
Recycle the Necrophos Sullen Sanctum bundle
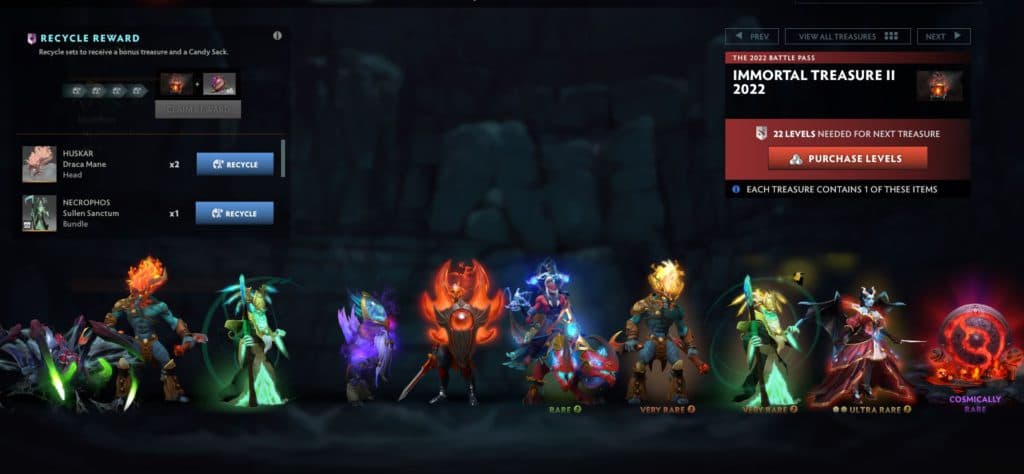235,213
